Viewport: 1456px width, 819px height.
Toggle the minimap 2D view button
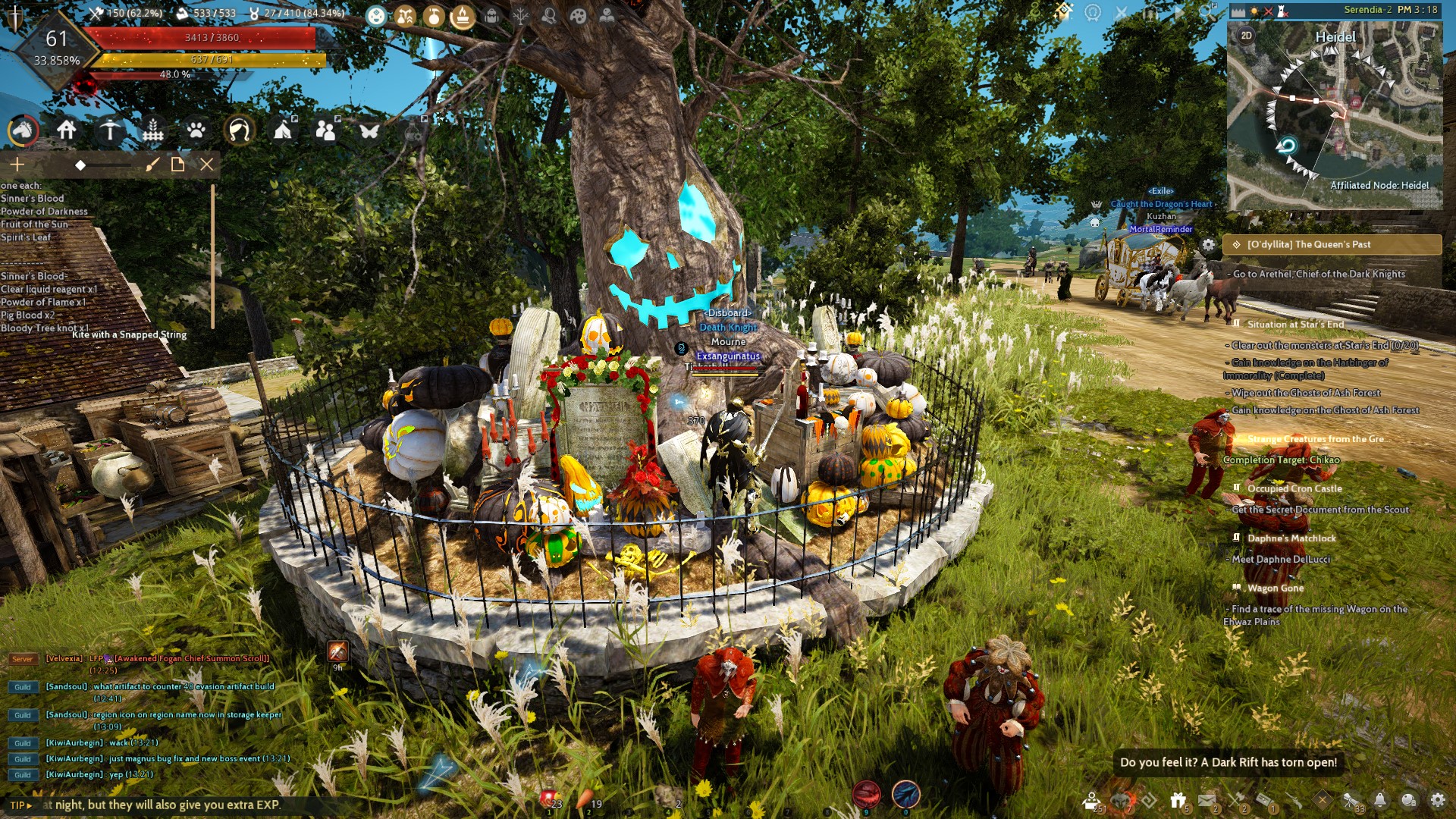point(1246,36)
